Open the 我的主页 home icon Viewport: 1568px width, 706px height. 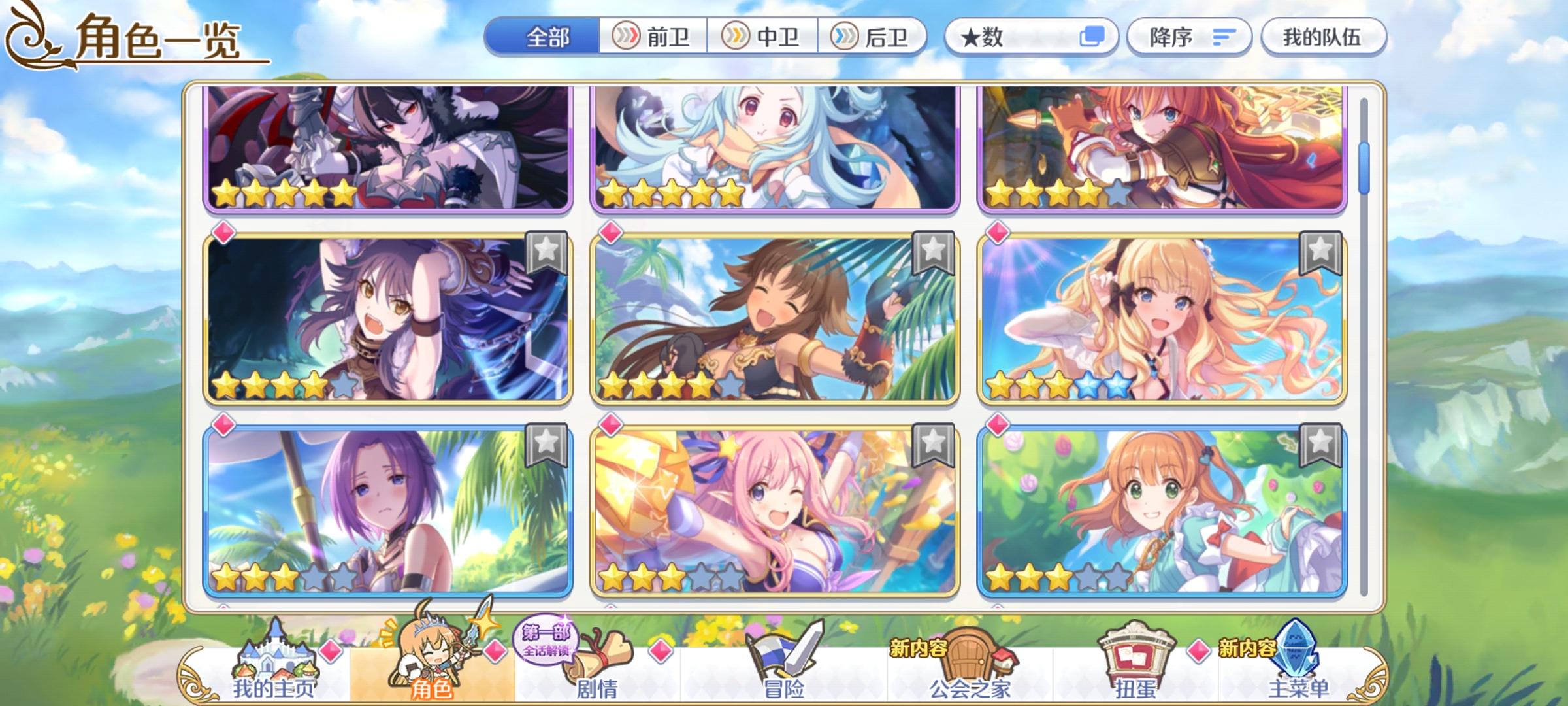[x=274, y=660]
